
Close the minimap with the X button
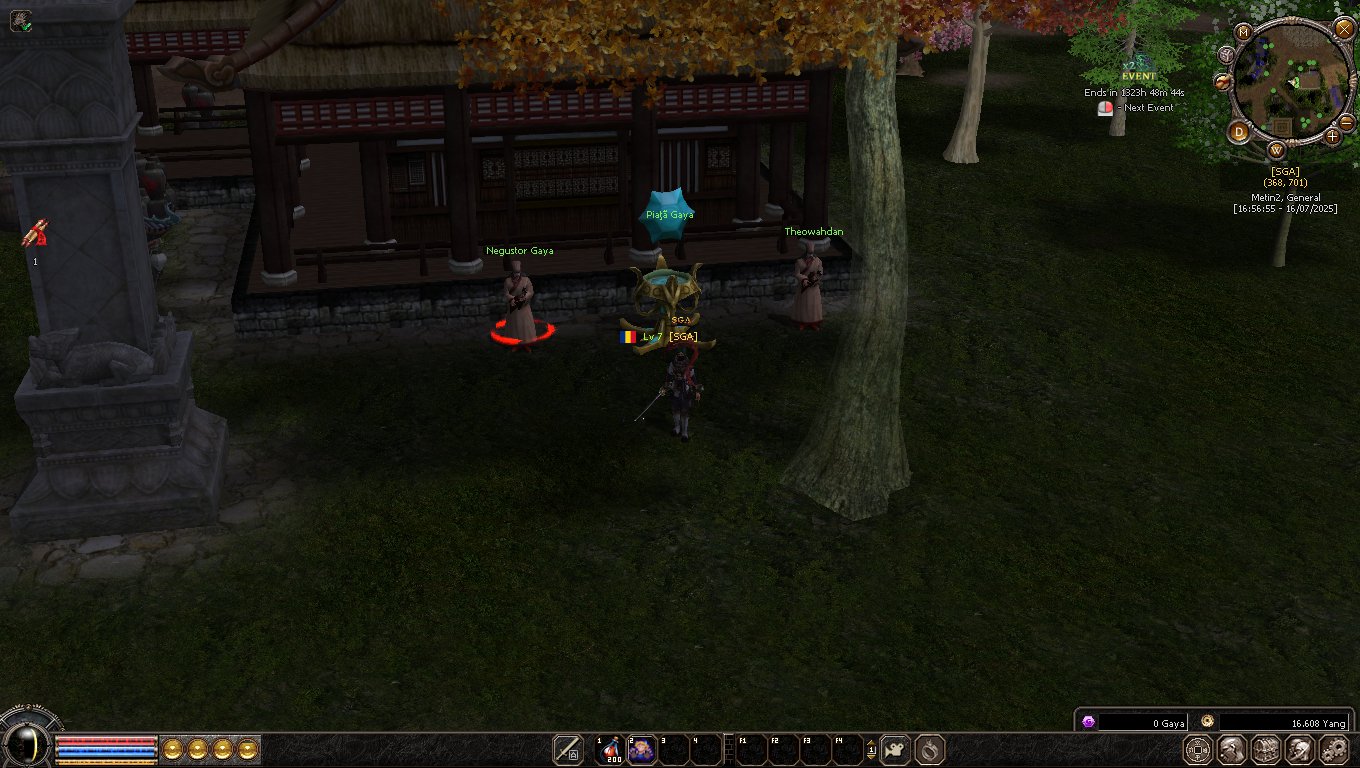pyautogui.click(x=1344, y=29)
